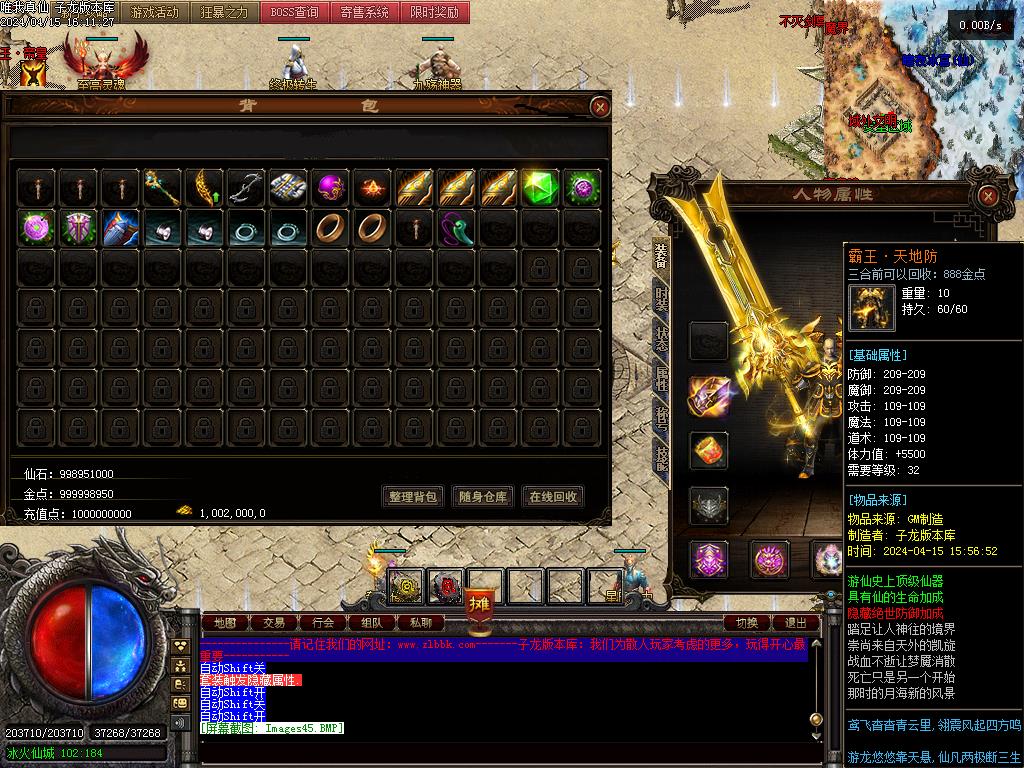Switch to the 时装 fashion tab
This screenshot has height=768, width=1024.
pos(662,298)
